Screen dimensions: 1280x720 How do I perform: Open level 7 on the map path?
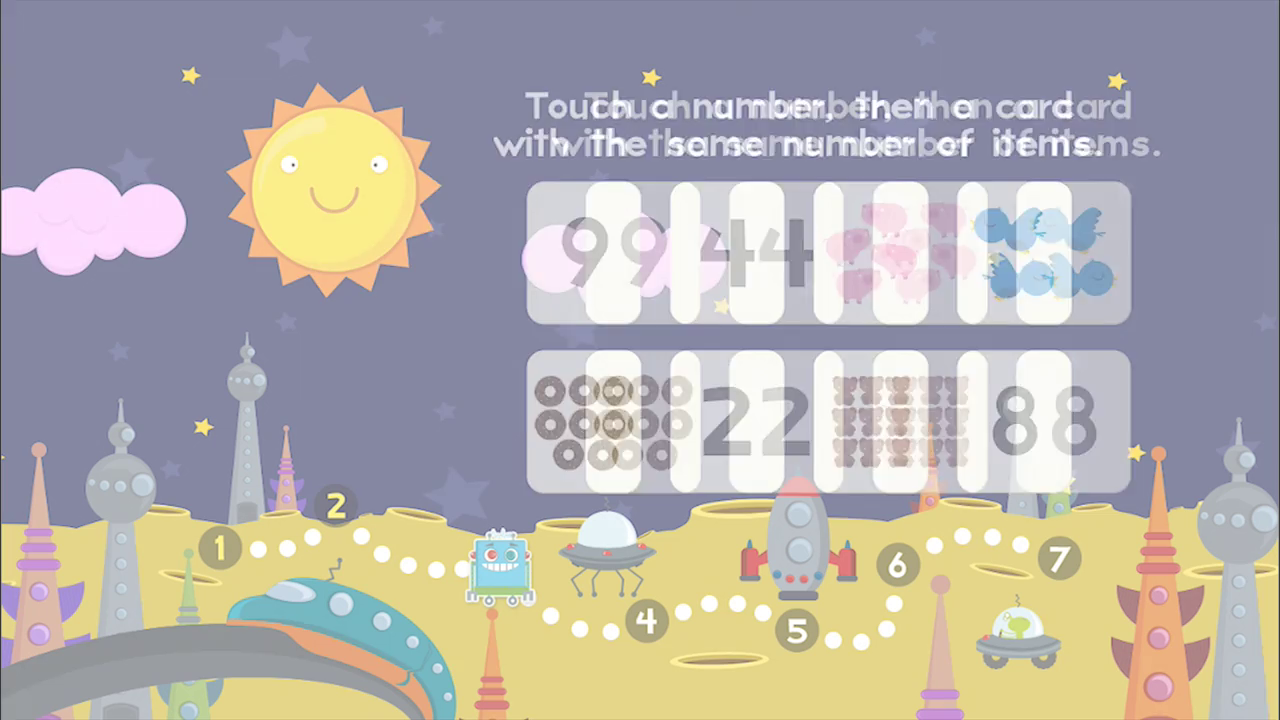pos(1057,560)
